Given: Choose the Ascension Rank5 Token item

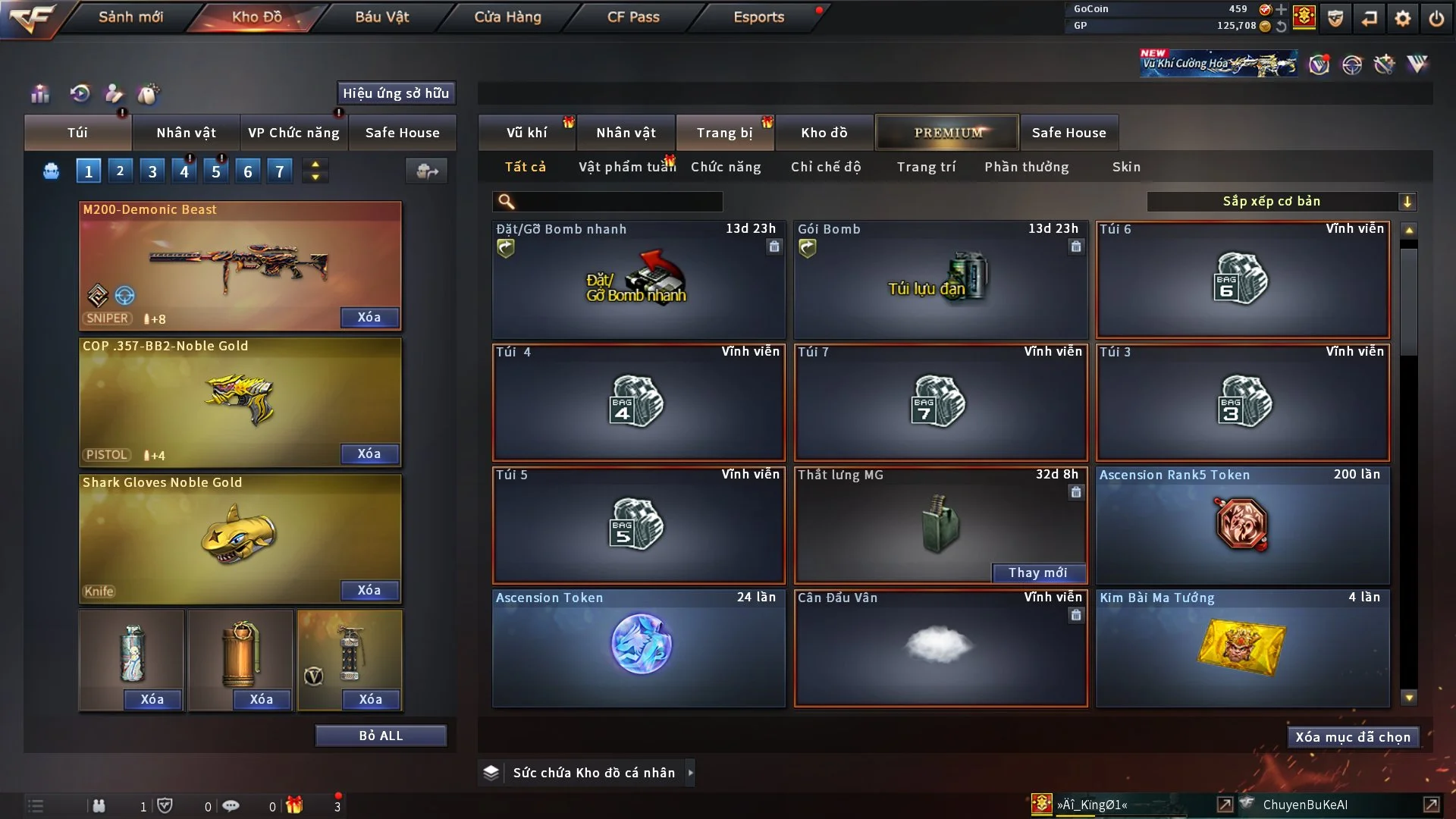Looking at the screenshot, I should click(1242, 525).
